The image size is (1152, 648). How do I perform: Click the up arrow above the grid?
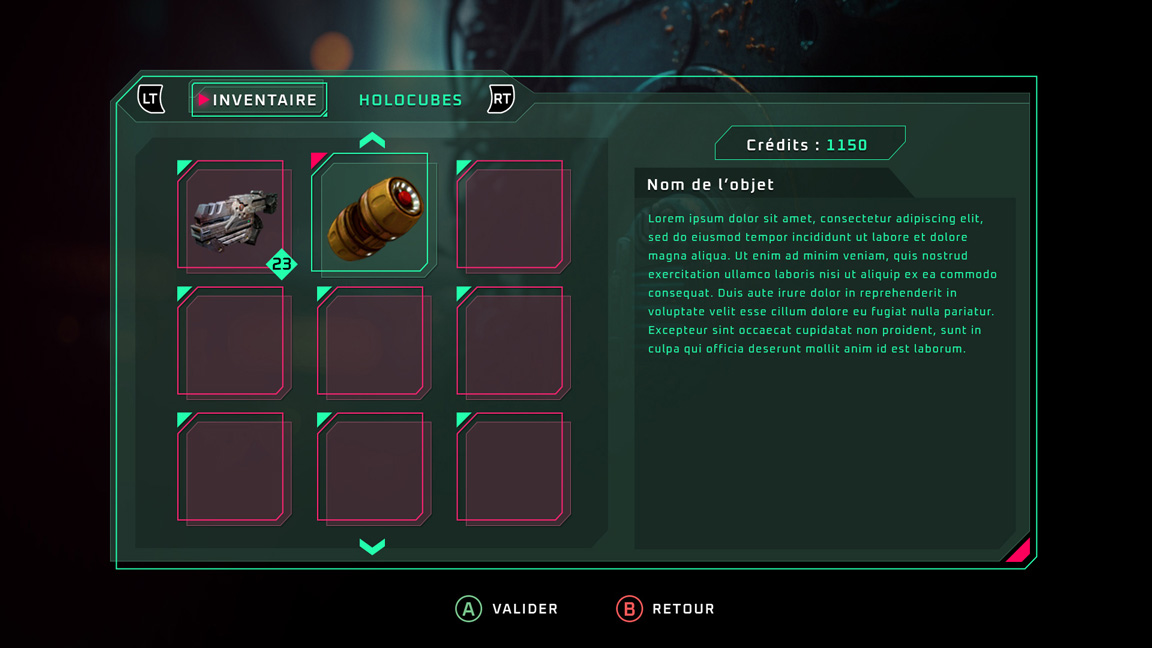(372, 141)
